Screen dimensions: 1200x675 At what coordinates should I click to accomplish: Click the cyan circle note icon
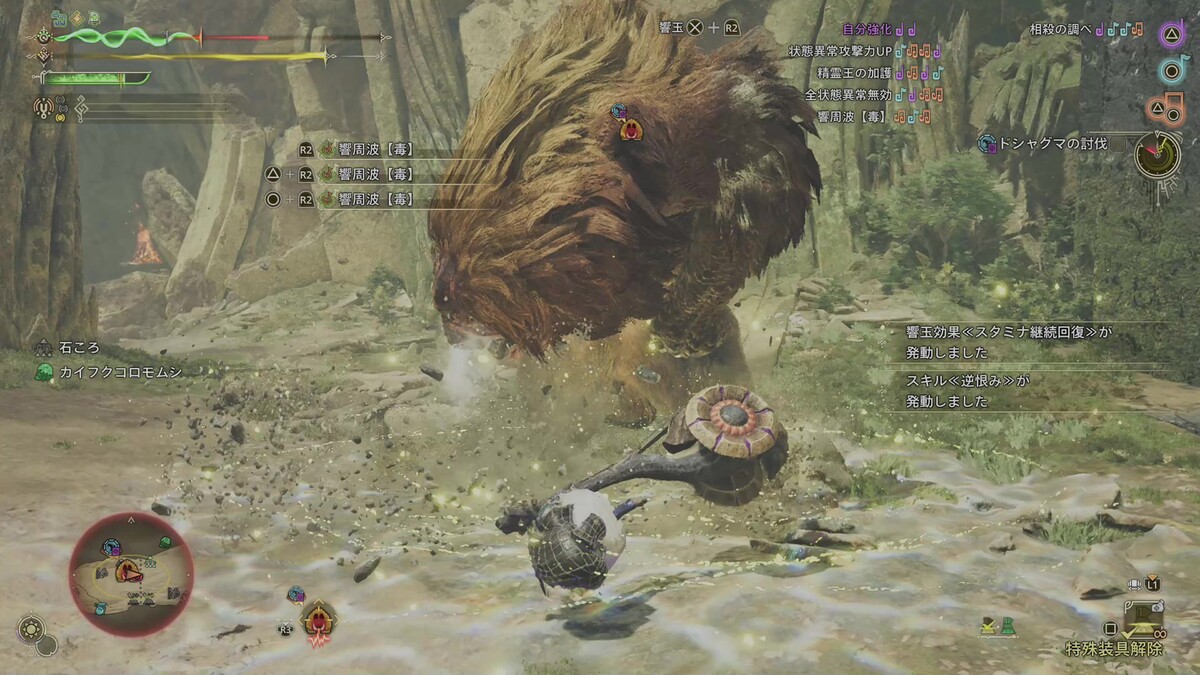pyautogui.click(x=1172, y=70)
